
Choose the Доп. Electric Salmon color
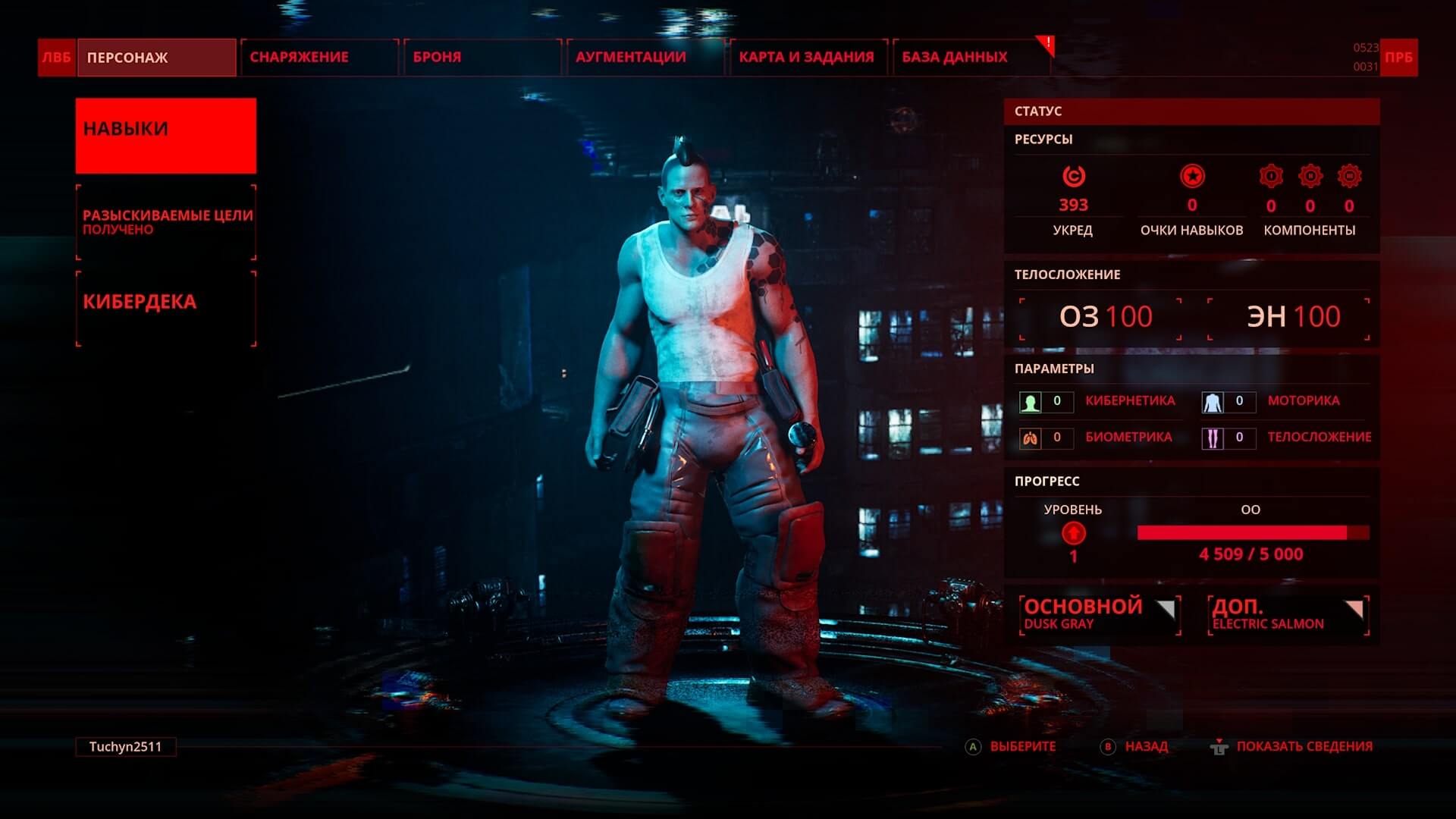click(x=1288, y=614)
